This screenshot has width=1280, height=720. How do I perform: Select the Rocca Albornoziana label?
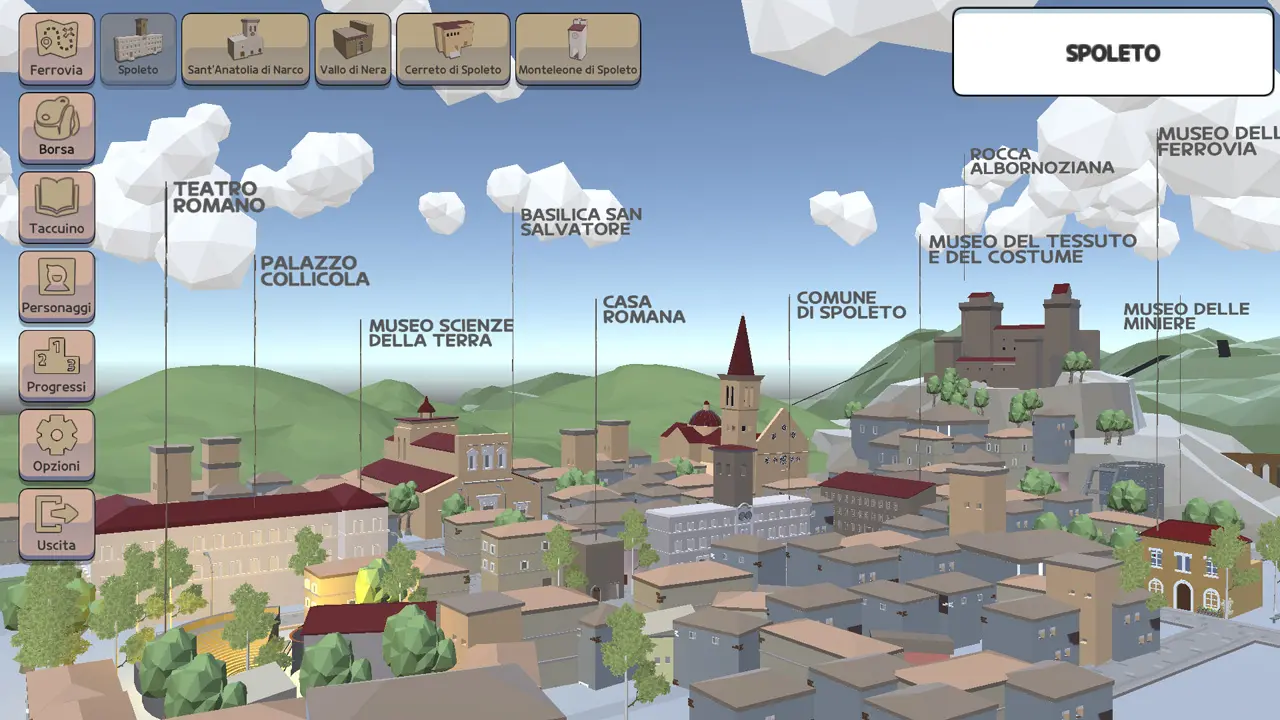pyautogui.click(x=1041, y=161)
